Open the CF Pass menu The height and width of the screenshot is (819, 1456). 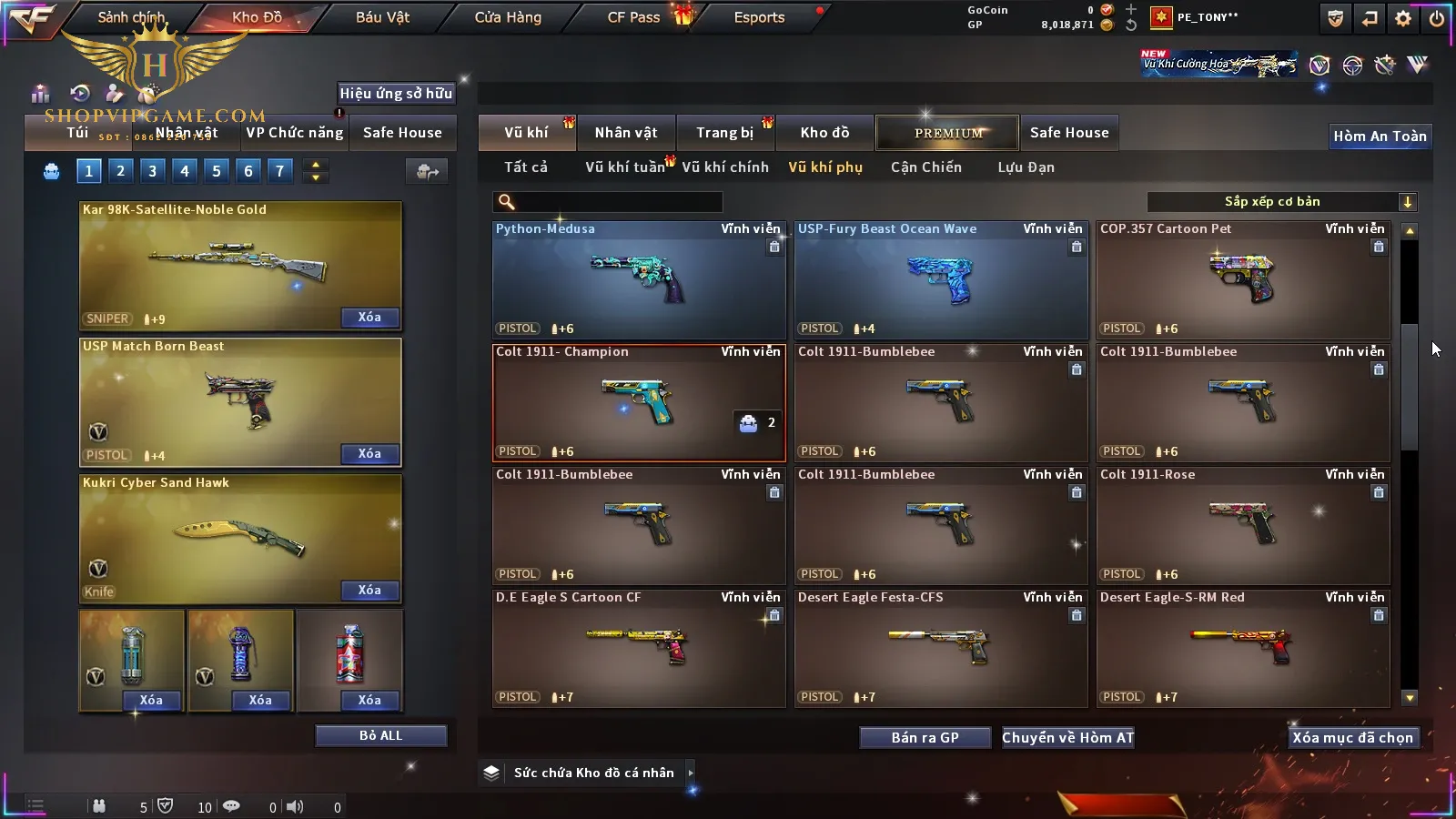633,17
